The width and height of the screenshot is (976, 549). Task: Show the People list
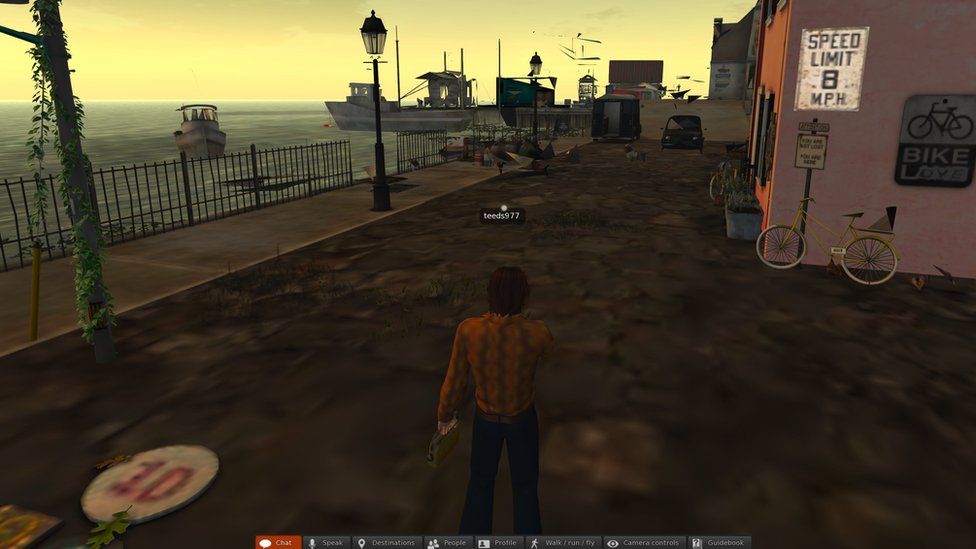pos(448,542)
